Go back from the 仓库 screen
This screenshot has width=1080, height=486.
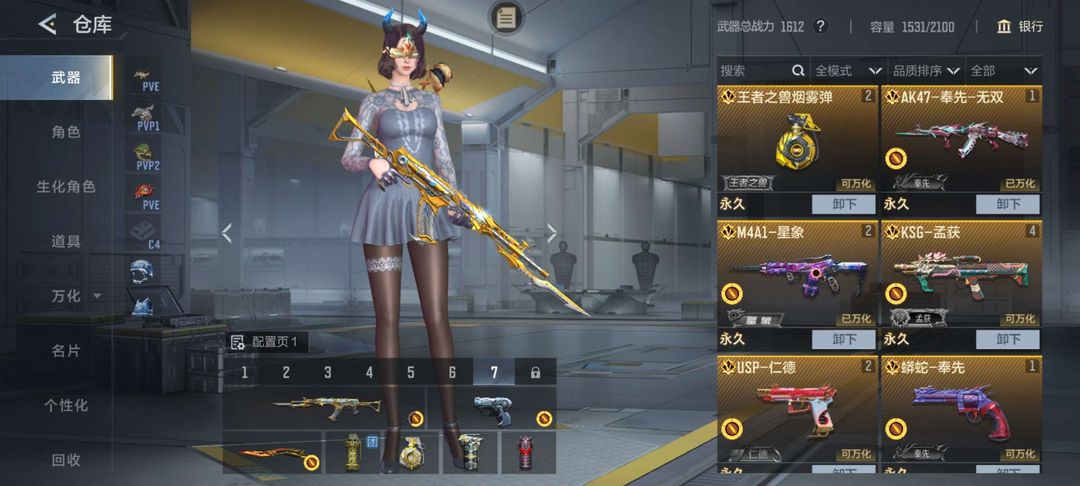pos(47,25)
